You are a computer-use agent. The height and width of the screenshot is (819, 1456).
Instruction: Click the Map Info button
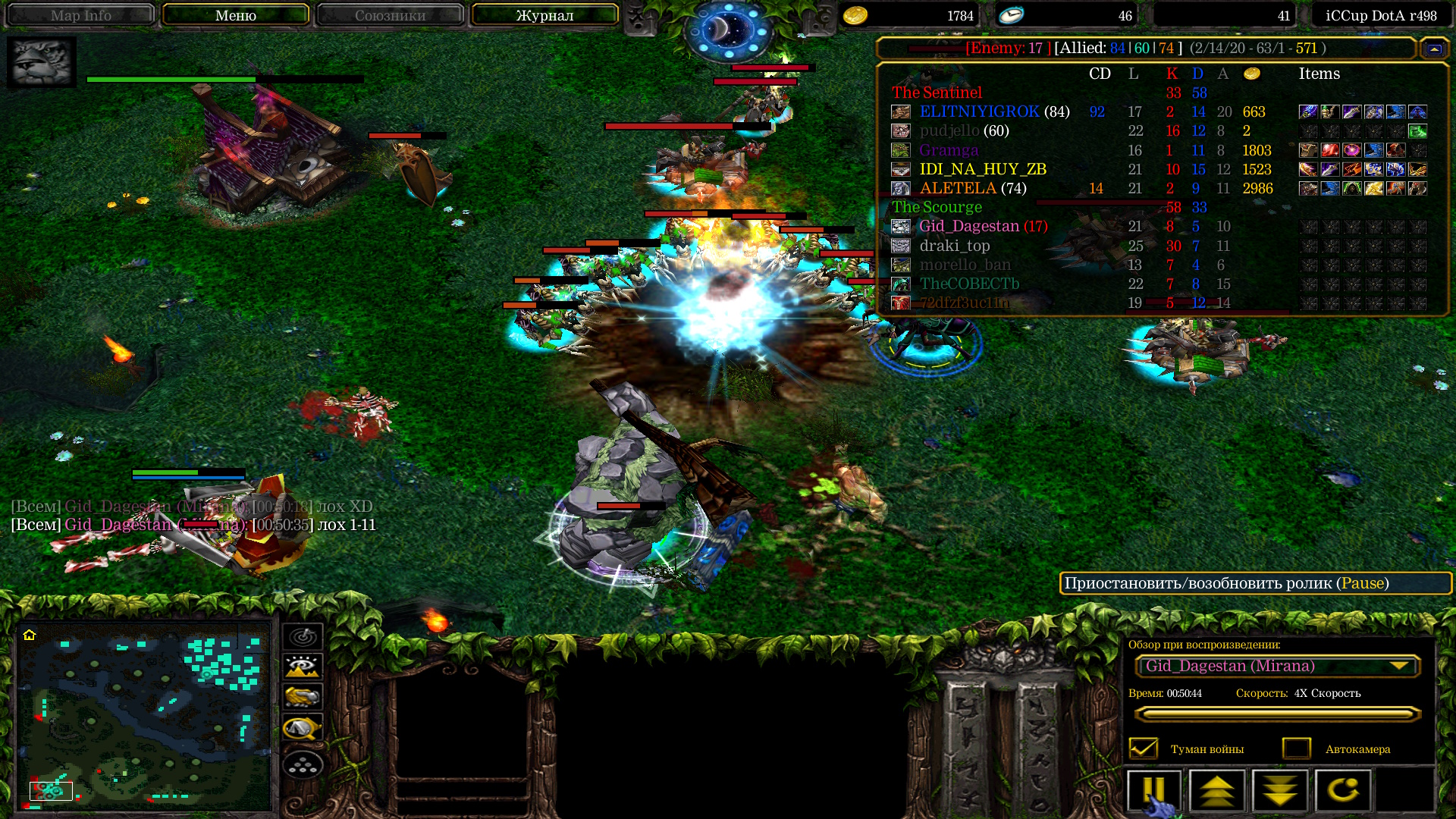click(x=80, y=15)
